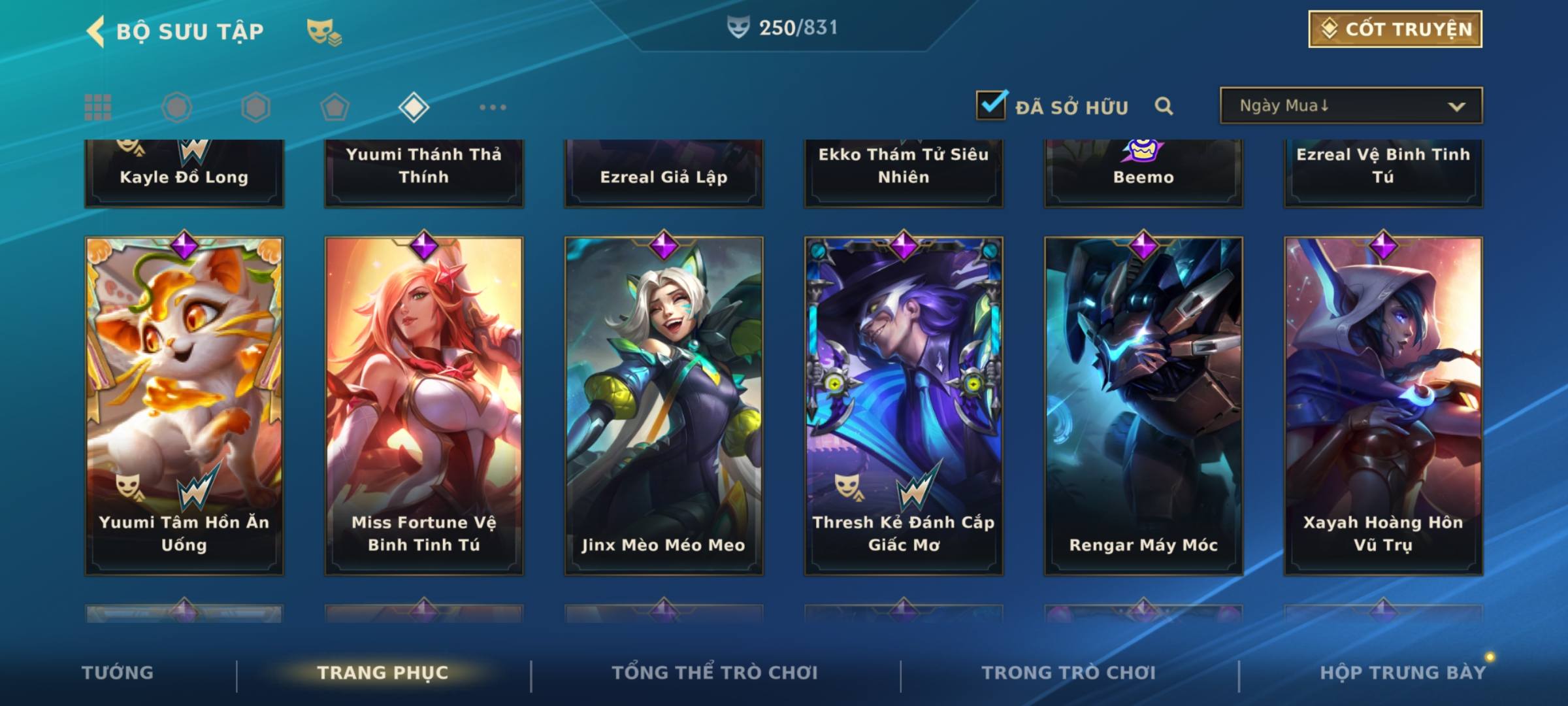Image resolution: width=1568 pixels, height=706 pixels.
Task: Go to the Hộp Trưng Bày tab
Action: point(1403,673)
